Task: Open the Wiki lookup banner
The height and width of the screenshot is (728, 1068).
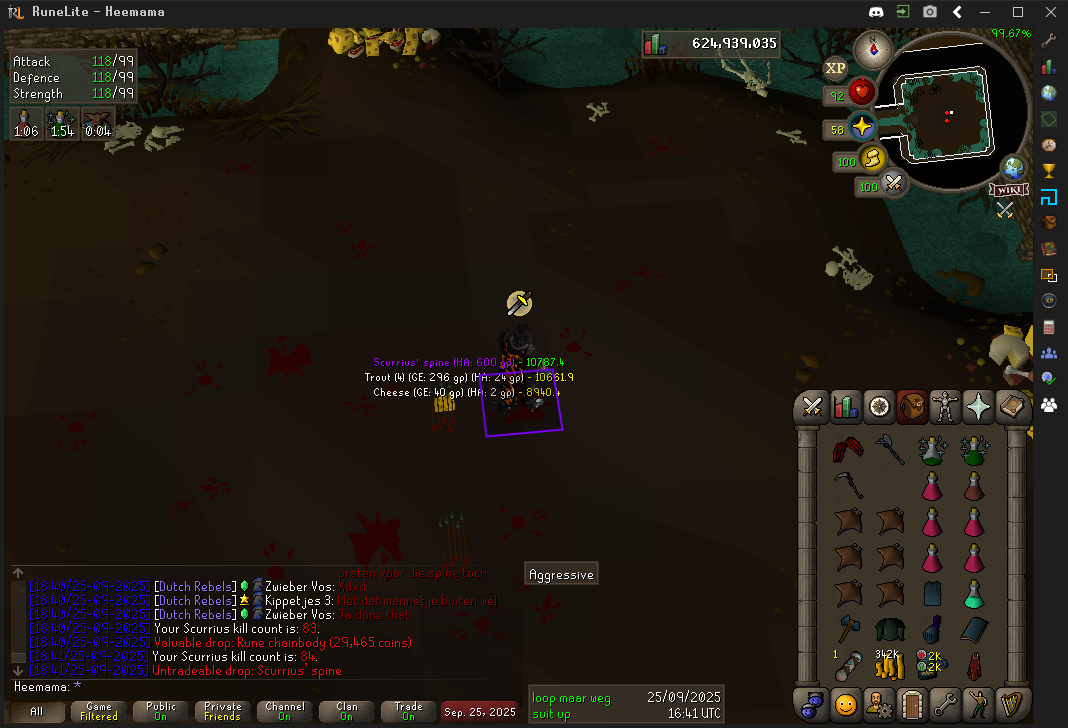Action: pyautogui.click(x=1007, y=189)
